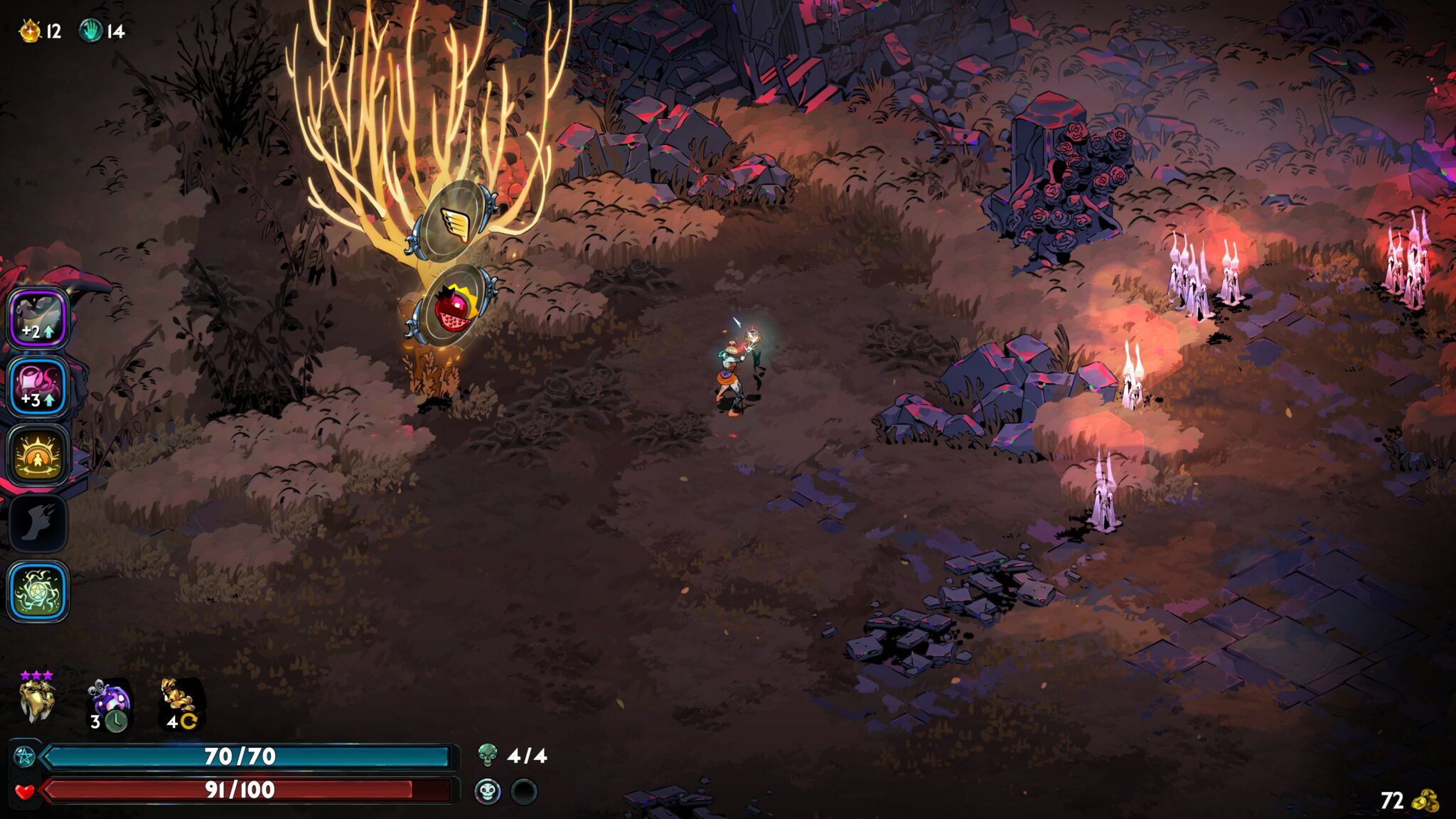Click the golden sunburst cast boon
The width and height of the screenshot is (1456, 819).
(38, 455)
